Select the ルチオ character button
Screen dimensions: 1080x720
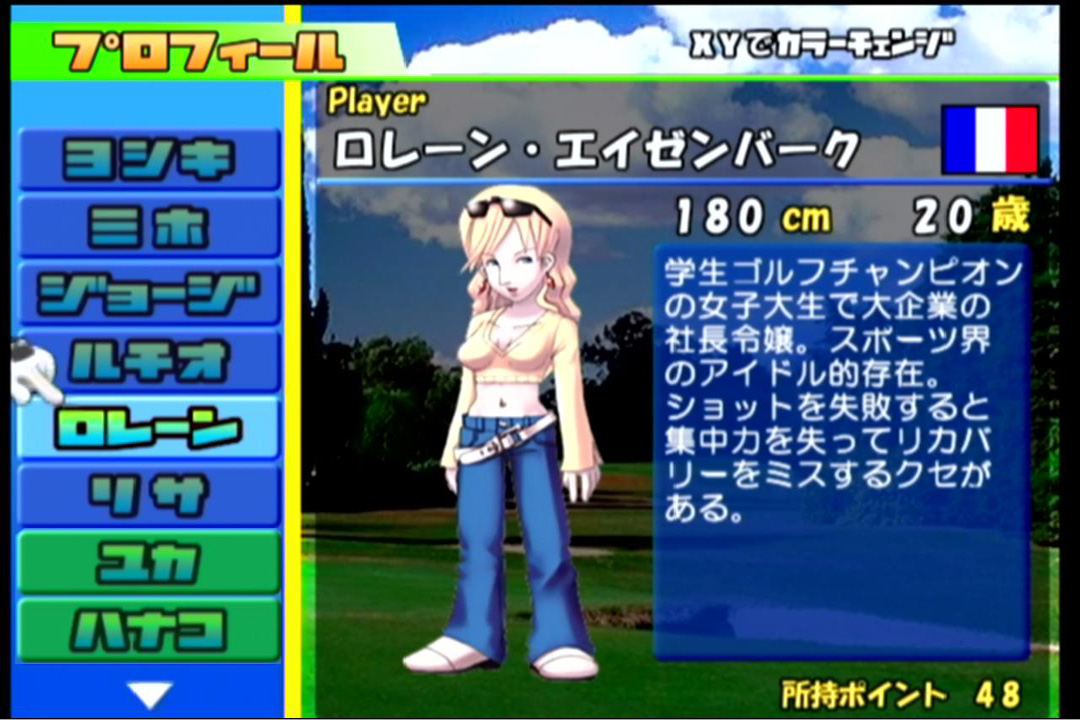click(x=150, y=361)
